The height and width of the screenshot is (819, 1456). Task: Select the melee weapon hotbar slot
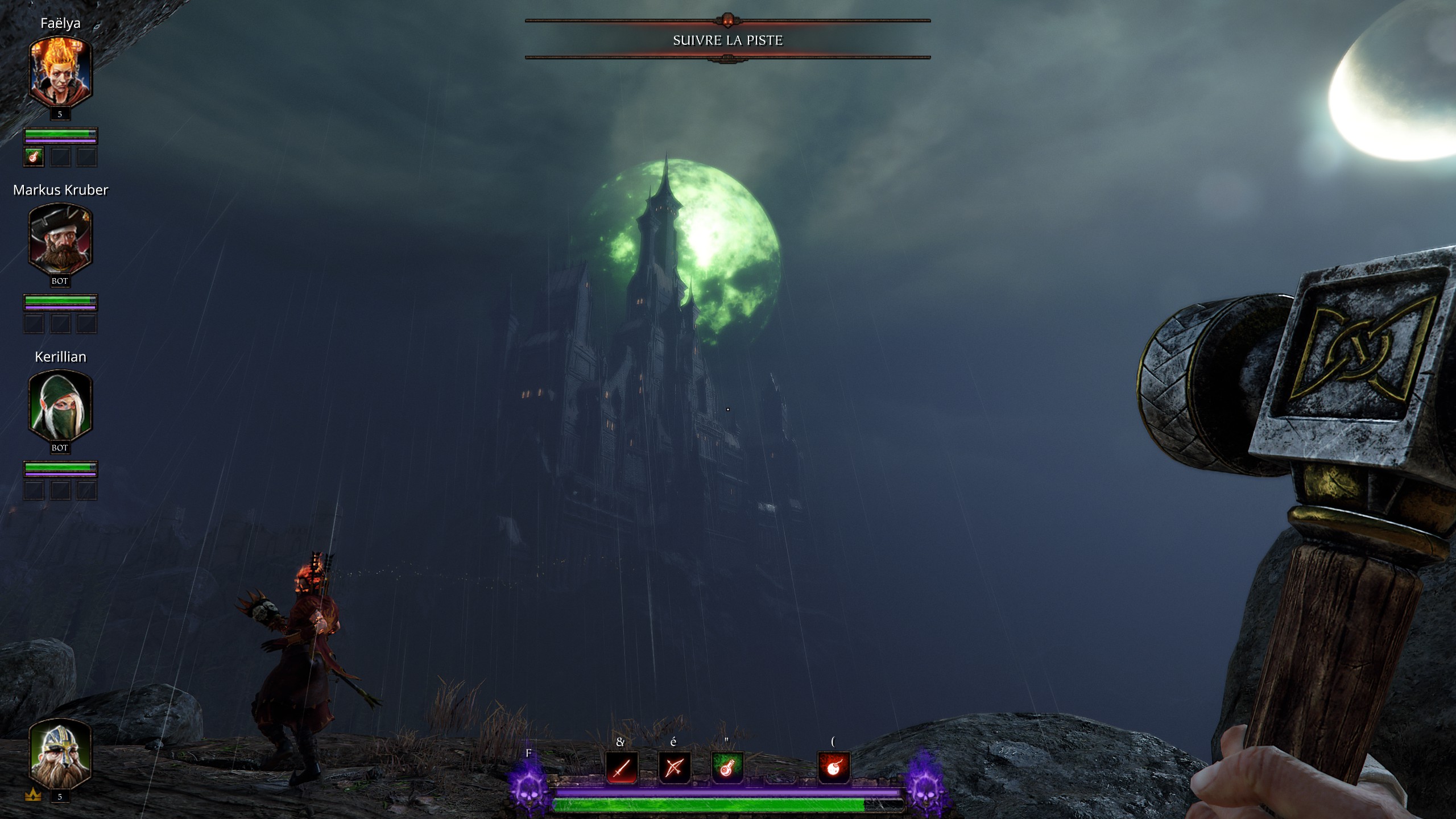click(x=622, y=768)
